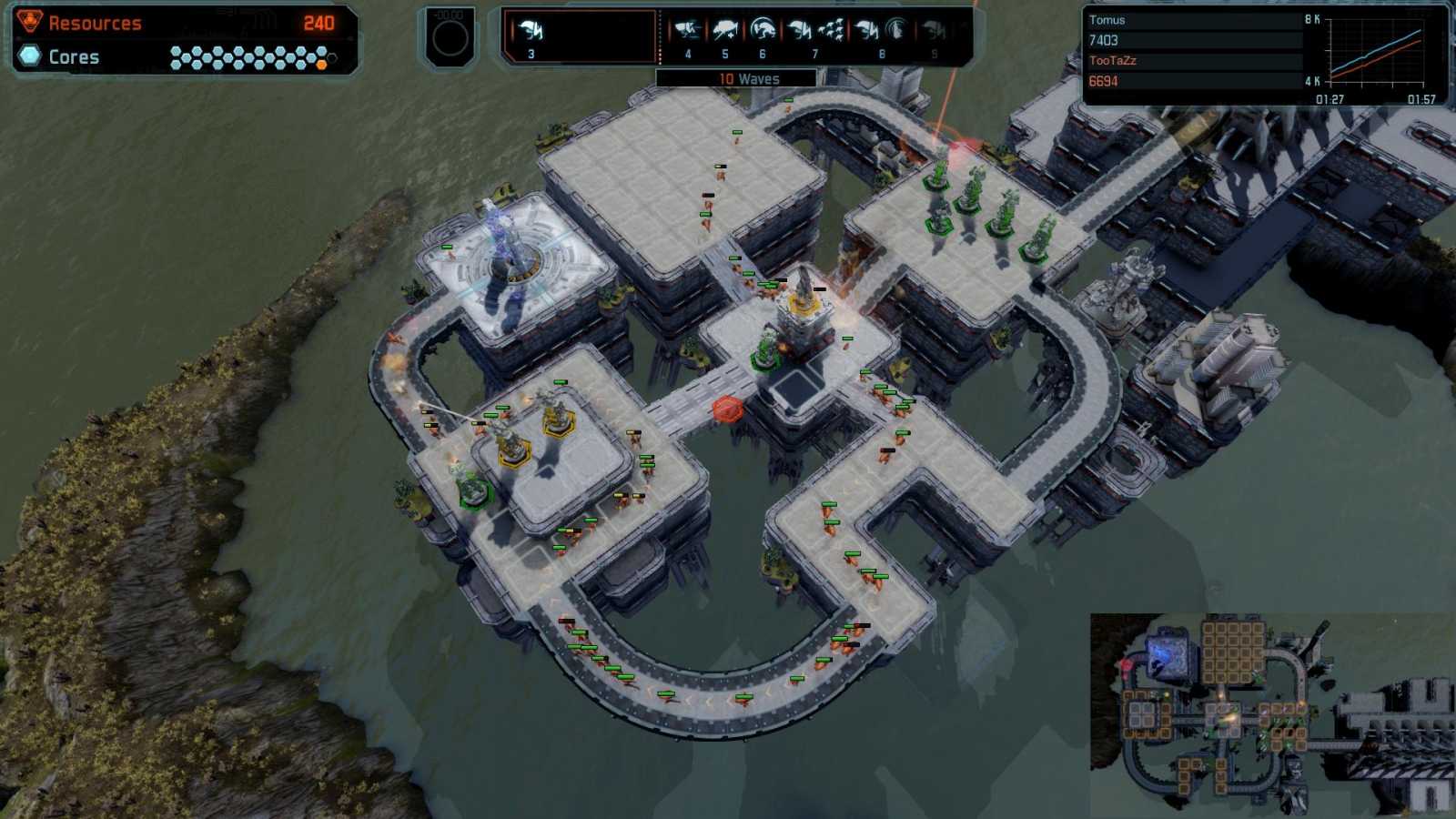Click the wave 4 walker enemy icon
1456x819 pixels.
(x=687, y=29)
